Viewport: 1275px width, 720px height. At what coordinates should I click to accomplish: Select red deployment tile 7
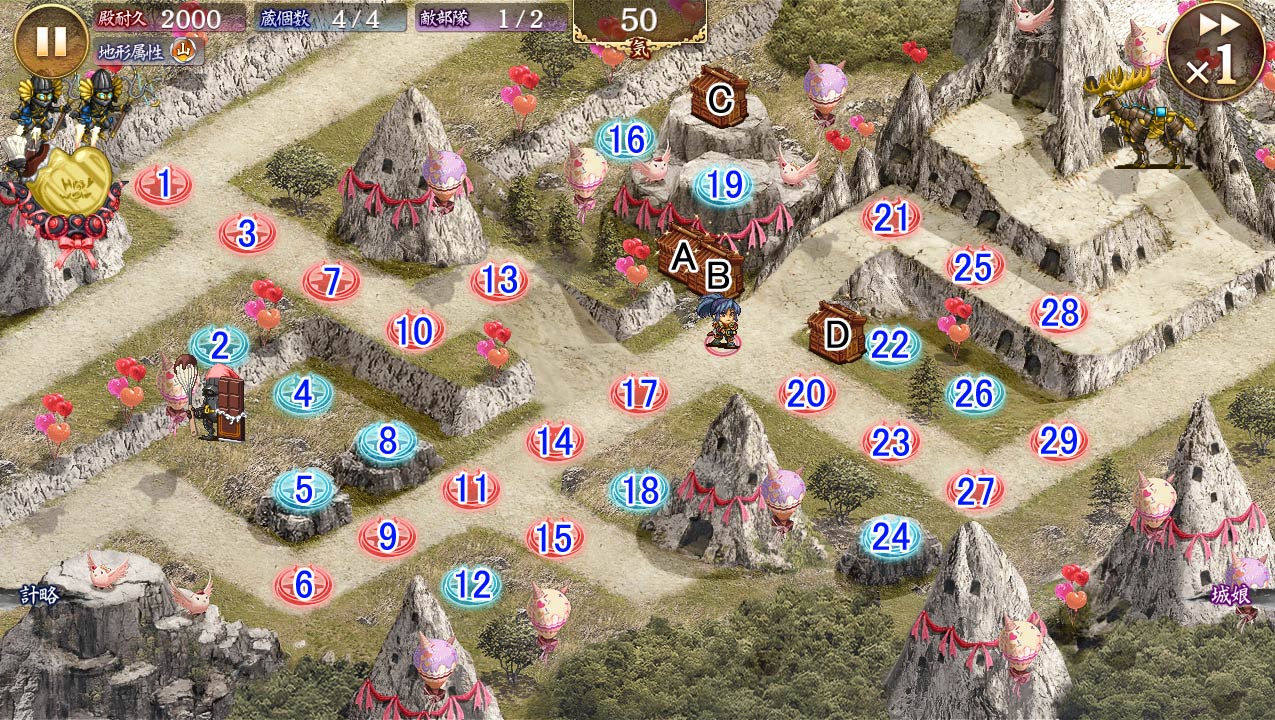332,283
